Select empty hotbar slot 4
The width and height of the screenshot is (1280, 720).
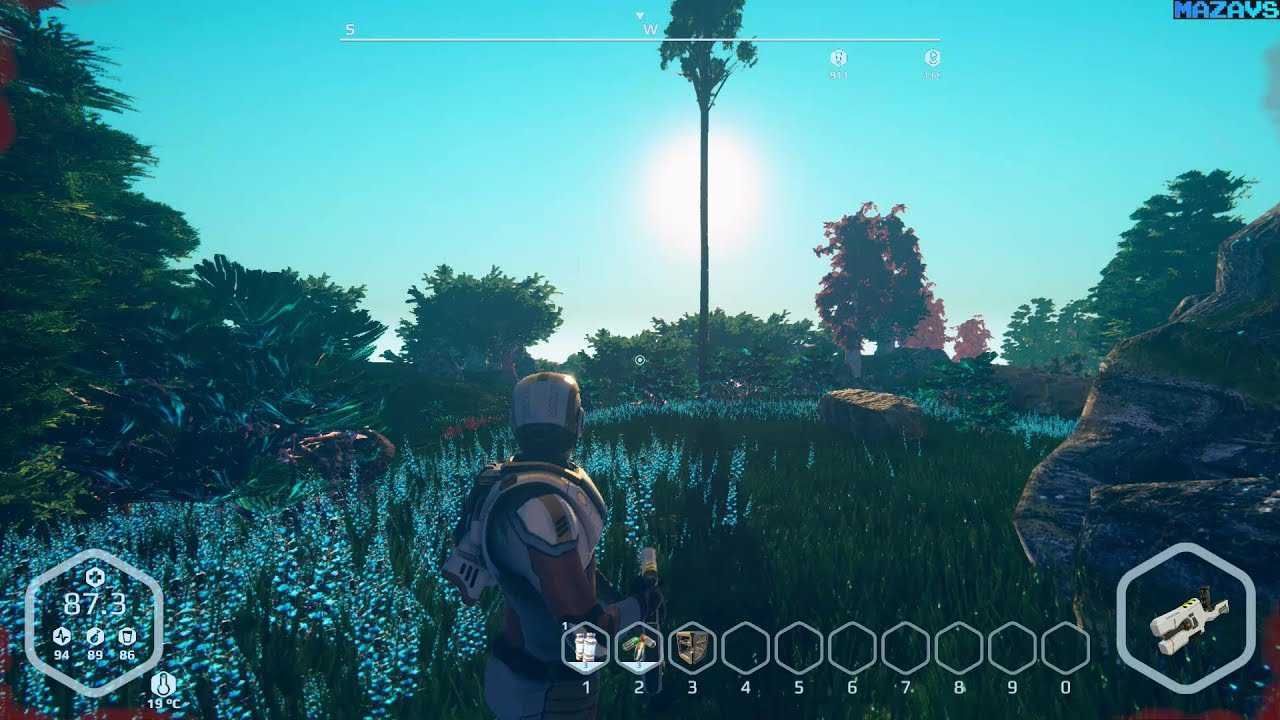coord(745,647)
